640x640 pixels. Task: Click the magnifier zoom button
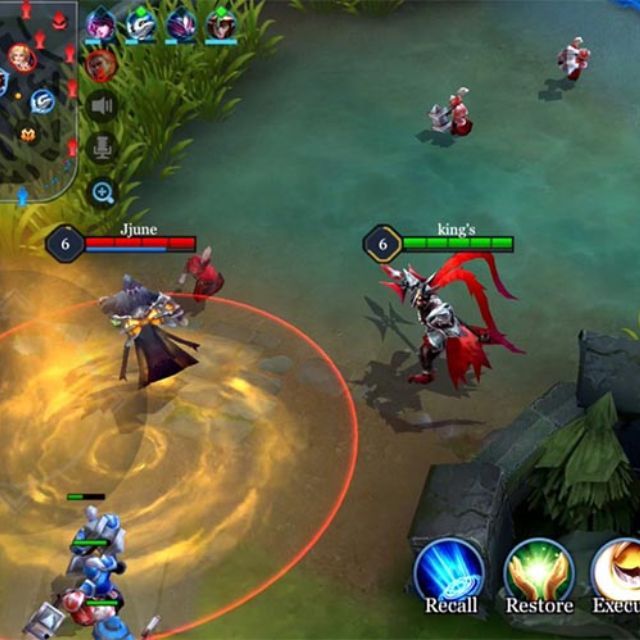click(x=102, y=192)
